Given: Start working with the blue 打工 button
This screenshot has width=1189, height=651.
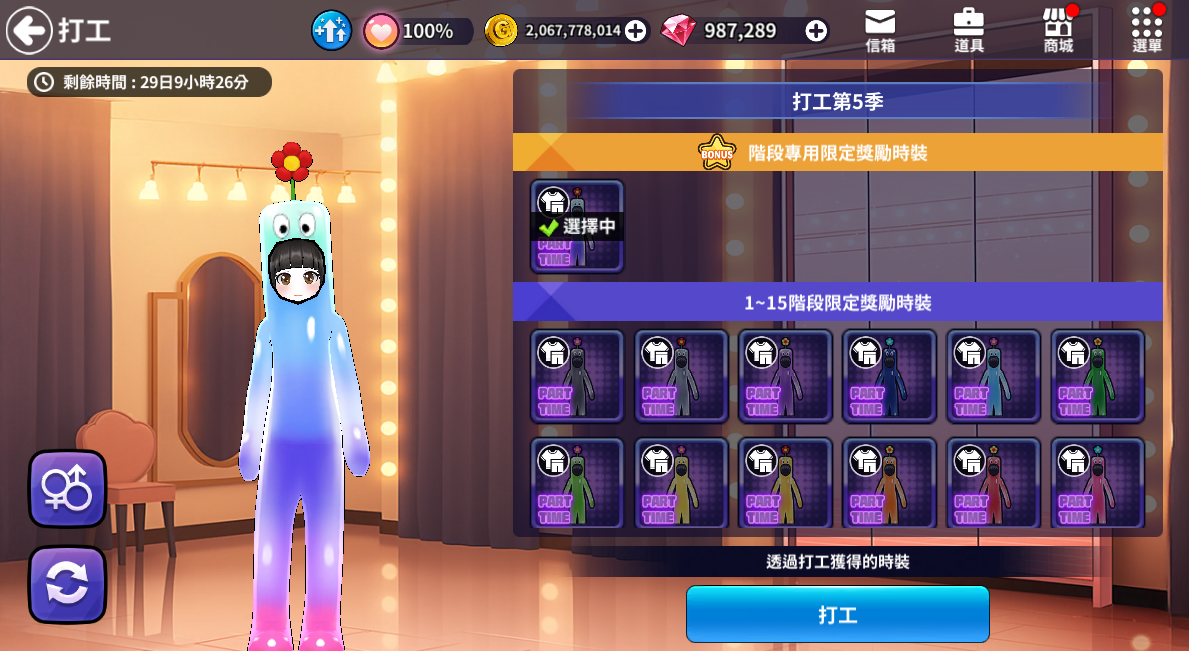Looking at the screenshot, I should (x=837, y=614).
